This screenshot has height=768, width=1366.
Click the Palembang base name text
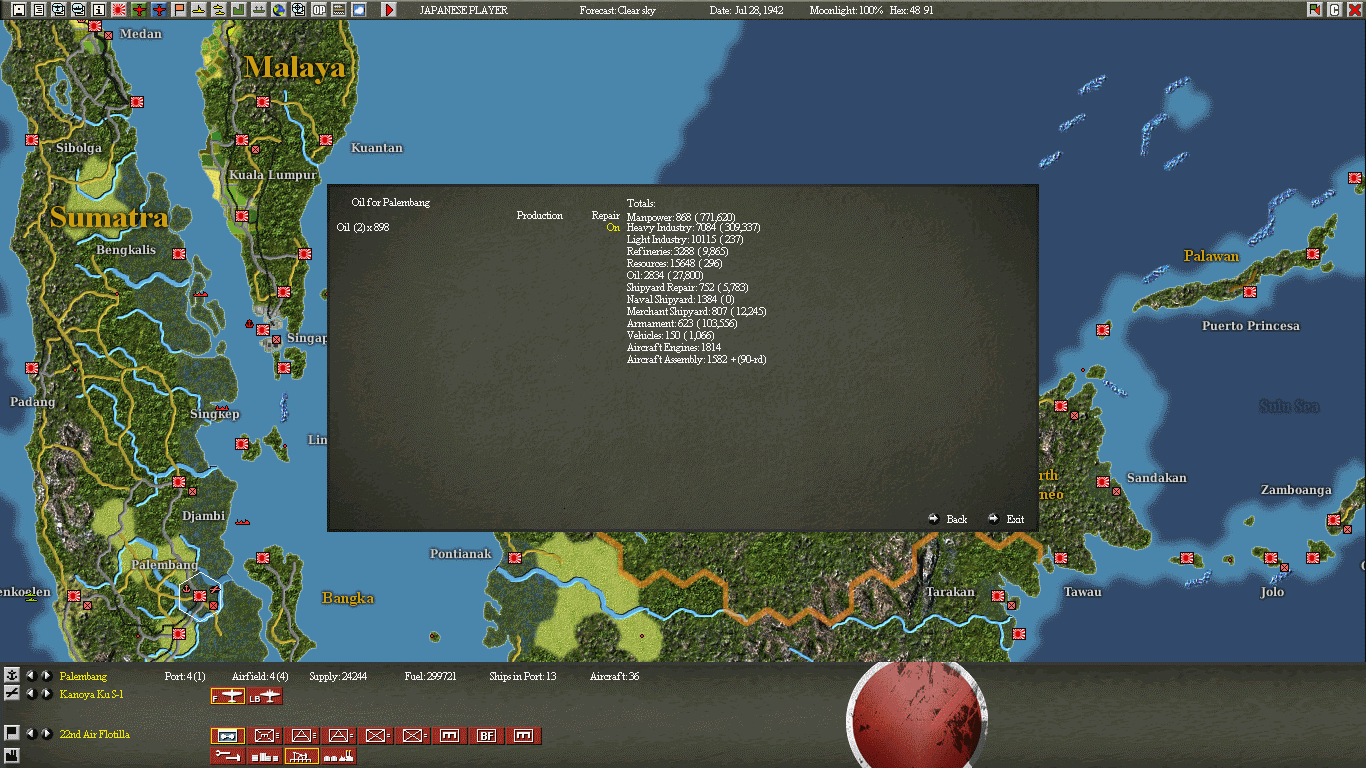(x=82, y=676)
